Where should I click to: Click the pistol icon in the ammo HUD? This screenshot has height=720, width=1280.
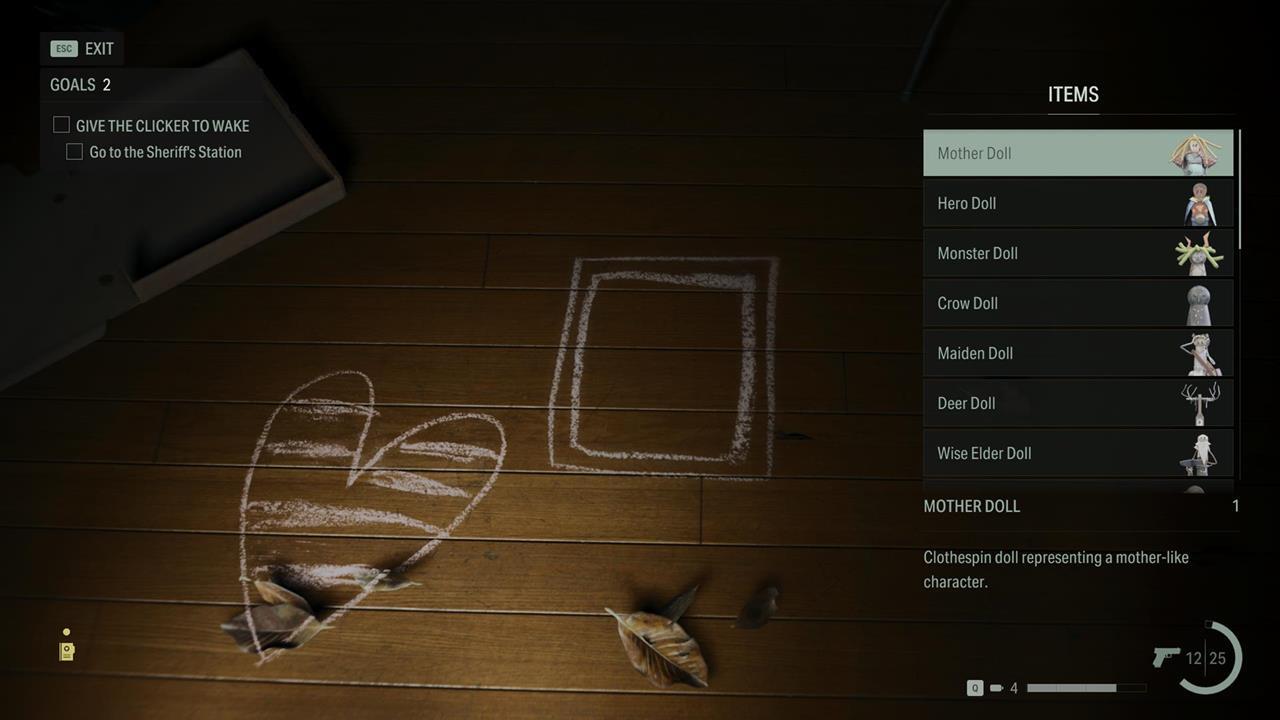tap(1168, 658)
